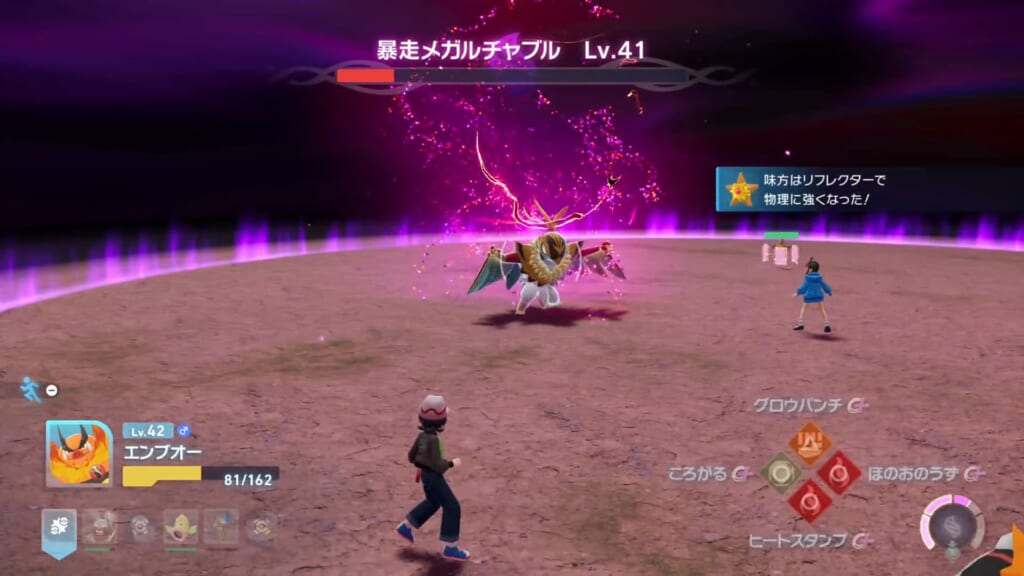1024x576 pixels.
Task: Select the ころがる rock move icon
Action: click(779, 472)
